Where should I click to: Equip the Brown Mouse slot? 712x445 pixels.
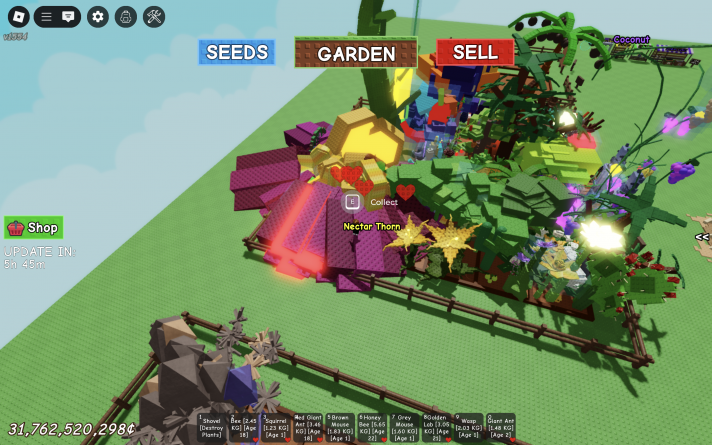point(340,427)
